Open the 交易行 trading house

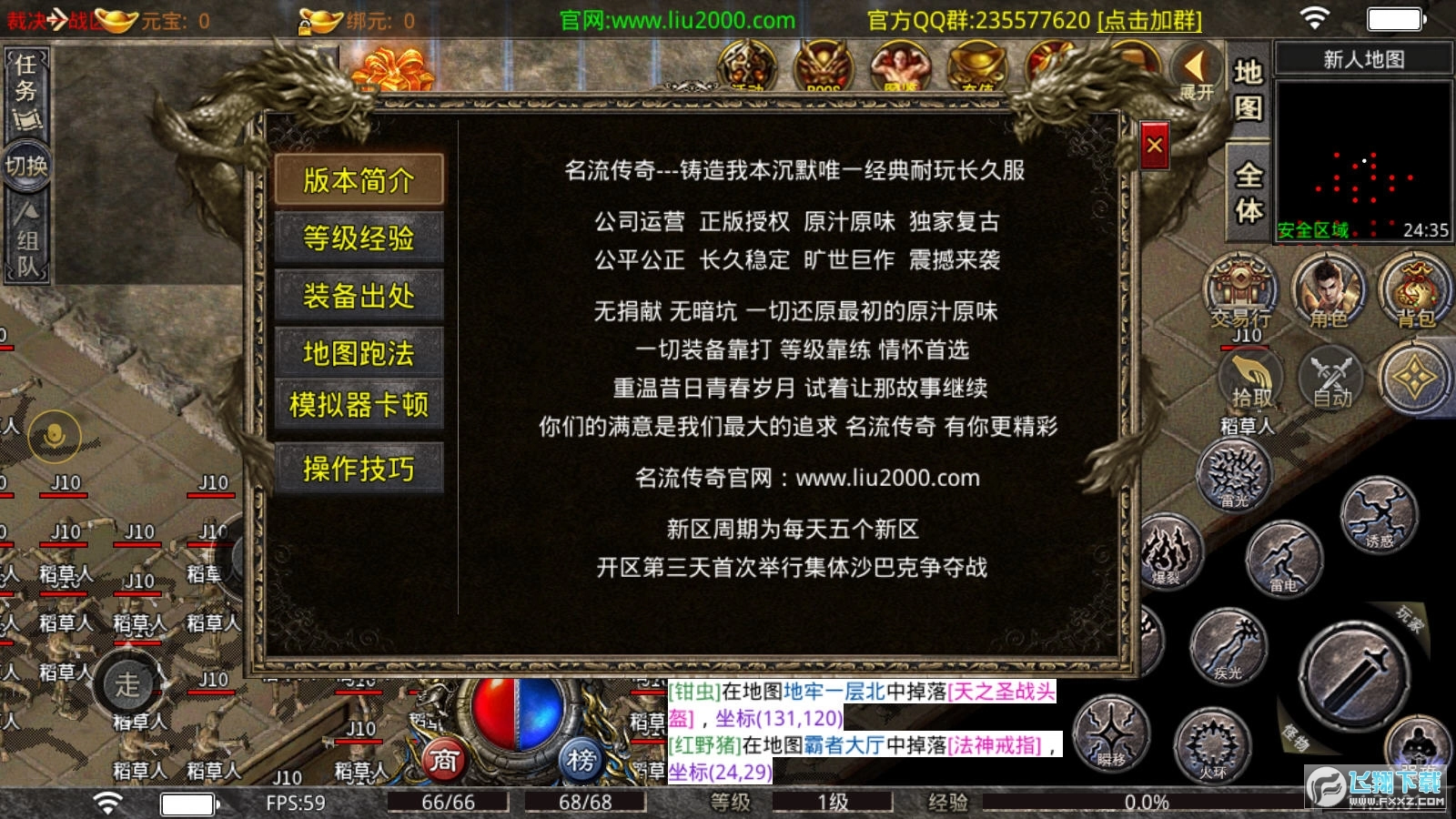[x=1240, y=291]
